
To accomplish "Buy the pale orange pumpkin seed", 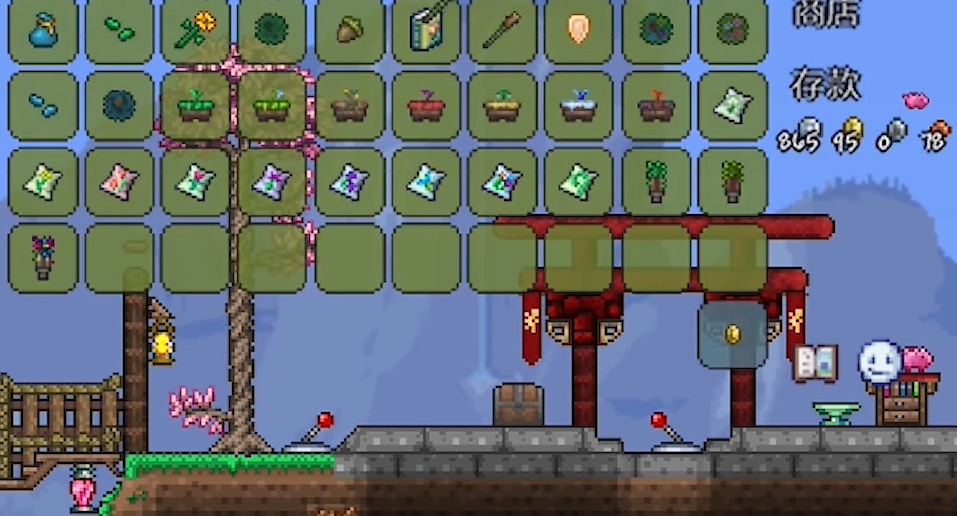I will coord(579,30).
